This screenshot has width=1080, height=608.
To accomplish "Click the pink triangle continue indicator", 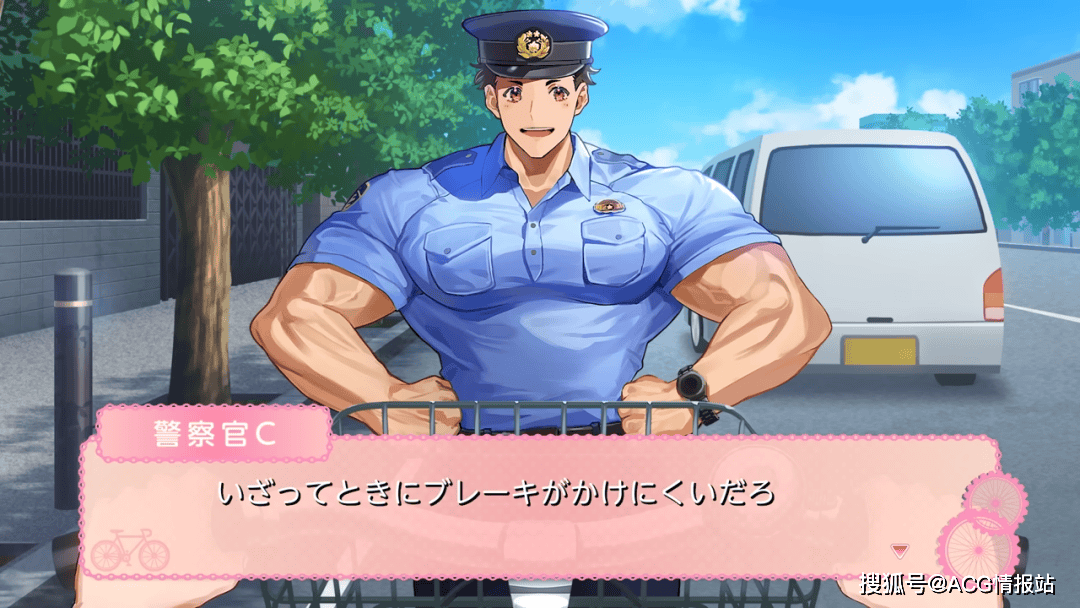I will 900,549.
